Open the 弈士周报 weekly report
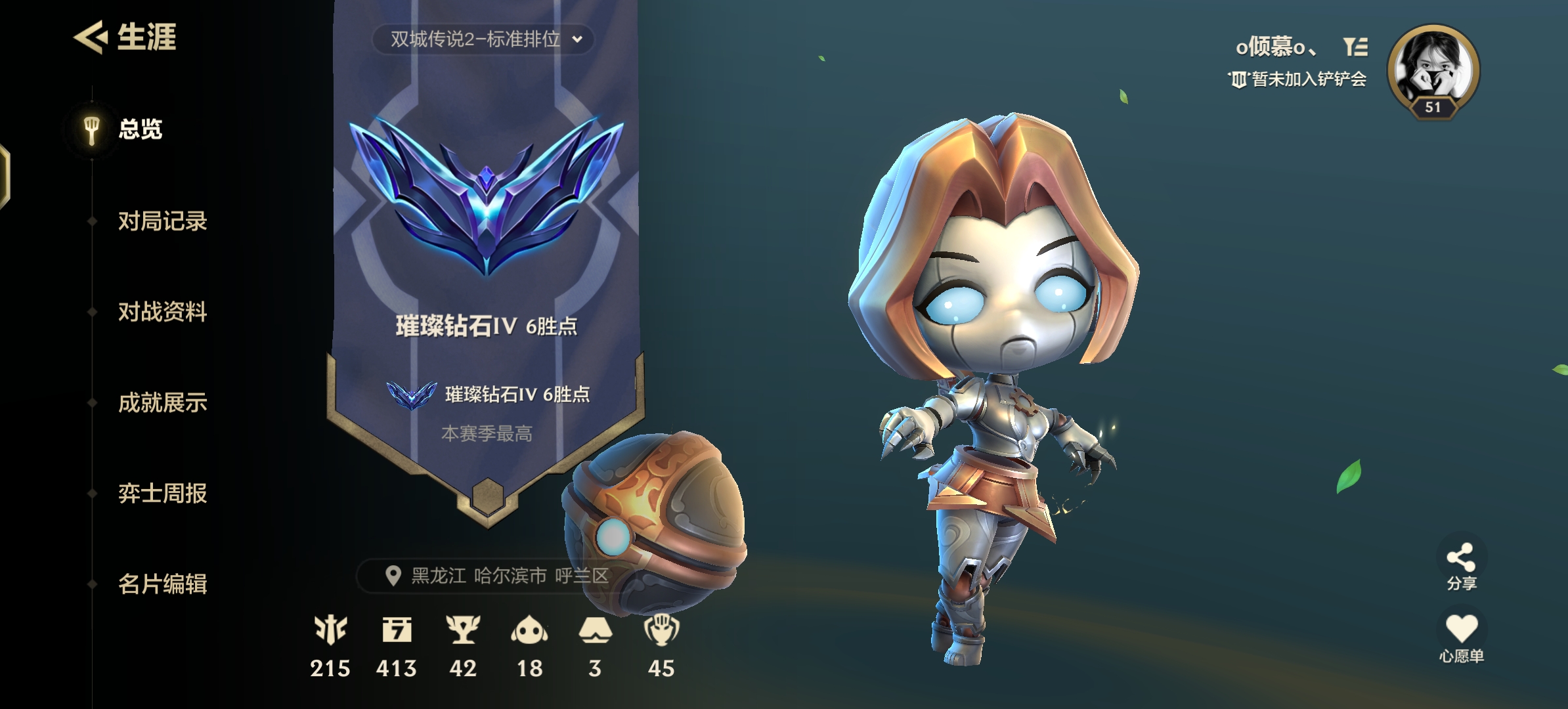 [x=162, y=493]
